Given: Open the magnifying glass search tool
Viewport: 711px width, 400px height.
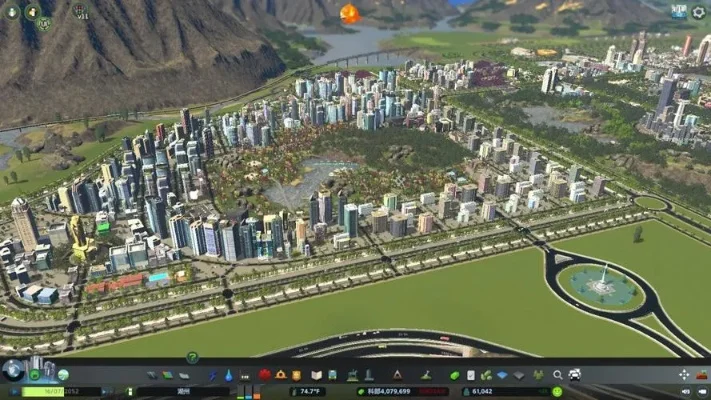Looking at the screenshot, I should tap(558, 375).
